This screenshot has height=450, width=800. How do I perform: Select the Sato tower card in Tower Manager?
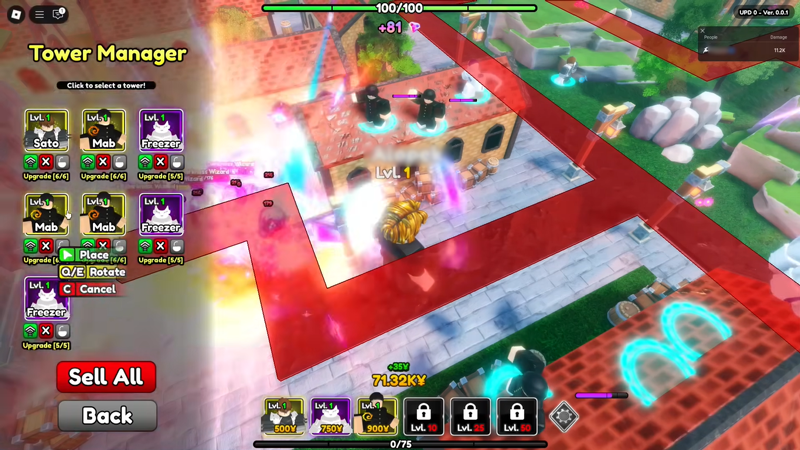coord(46,130)
